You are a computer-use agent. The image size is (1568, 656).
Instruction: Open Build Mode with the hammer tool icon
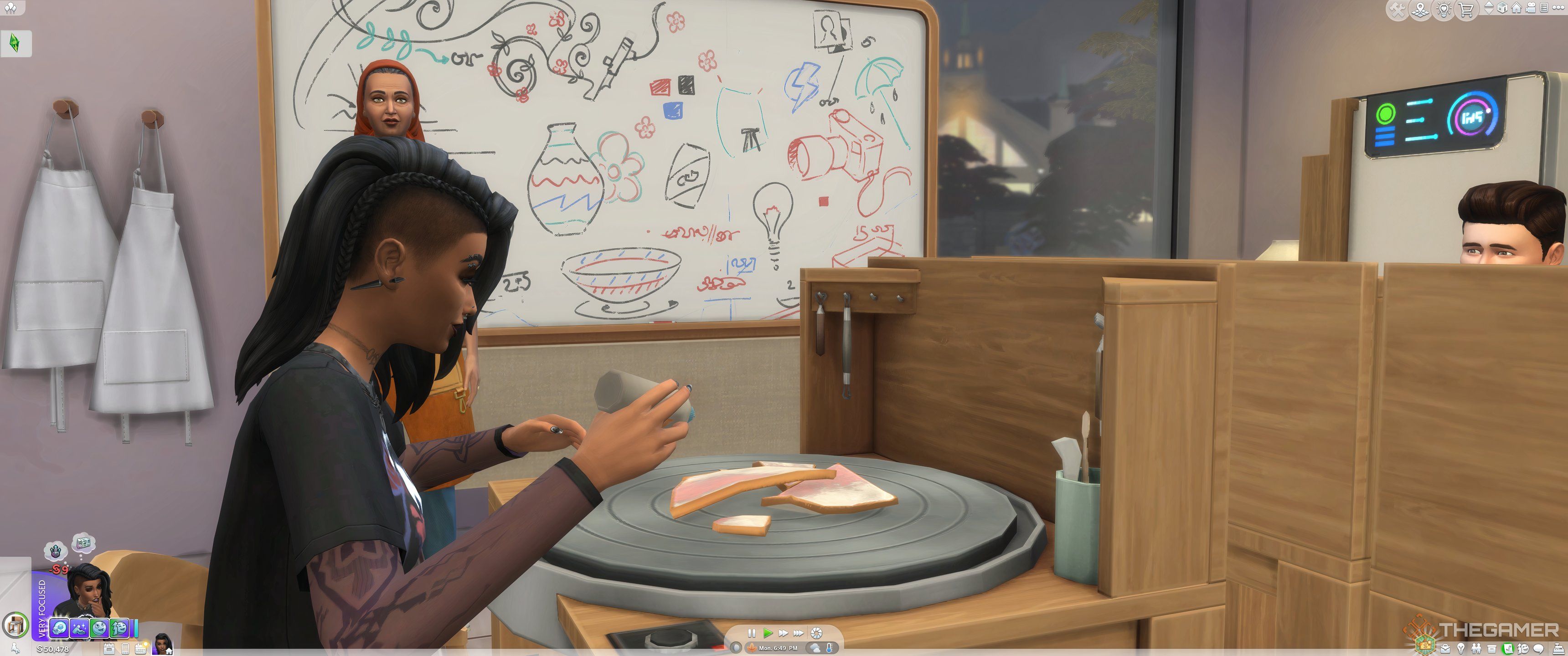(1398, 9)
